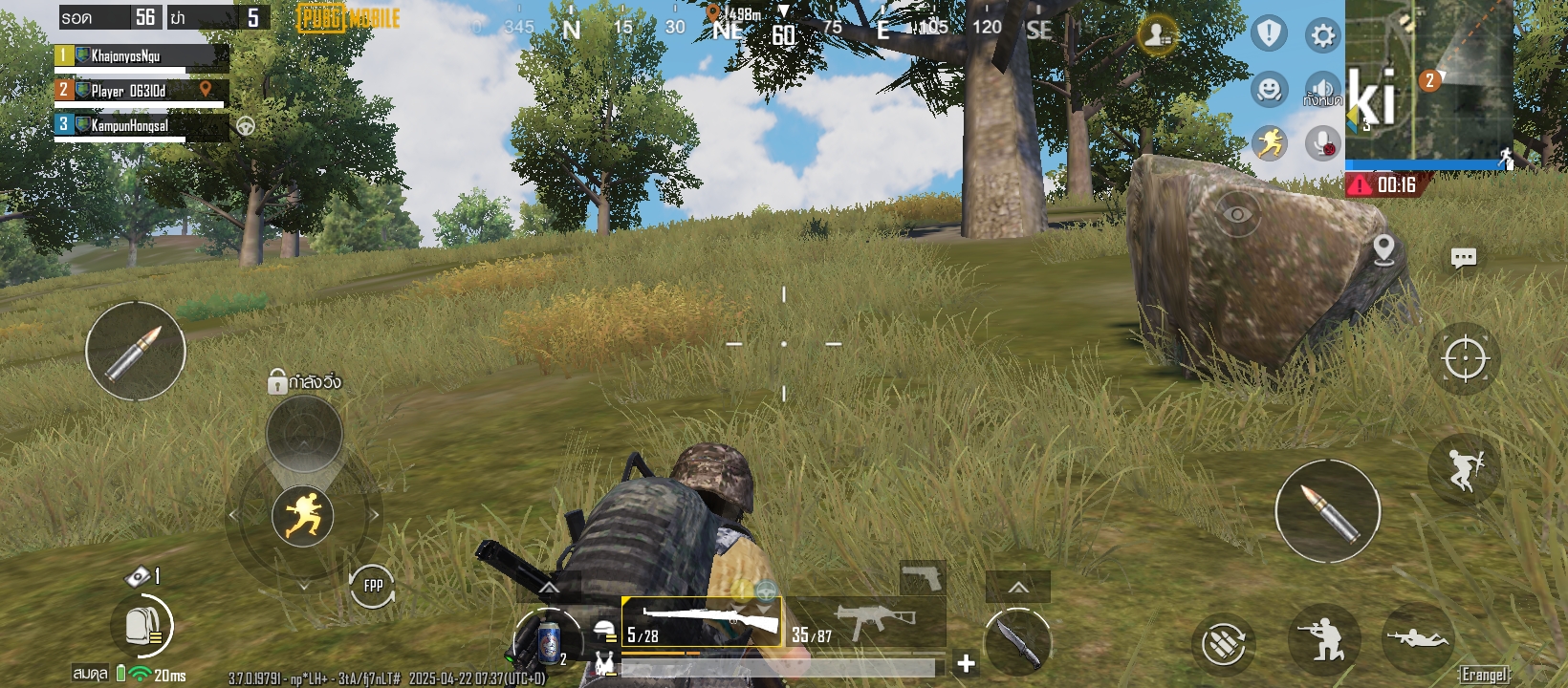Toggle the speaker voice channel
Screen dimensions: 1568x688
[1323, 90]
